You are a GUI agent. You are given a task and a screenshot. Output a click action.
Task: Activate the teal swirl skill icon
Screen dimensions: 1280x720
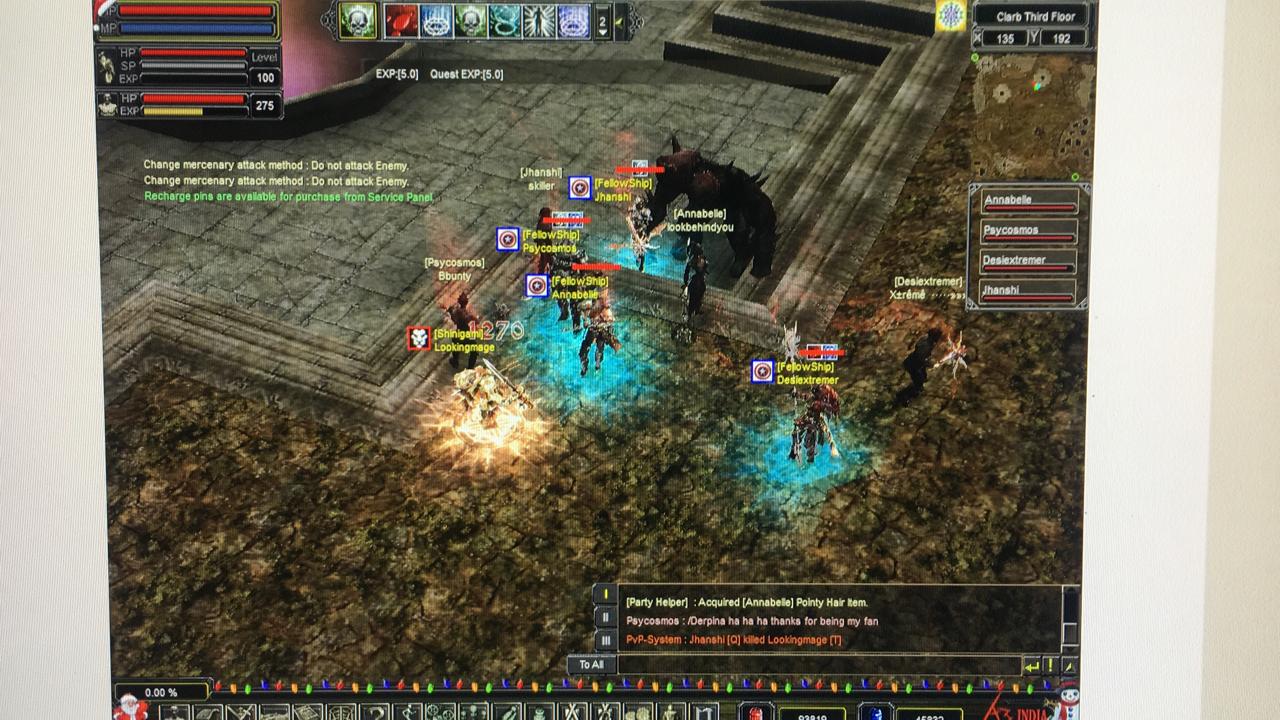pos(504,21)
